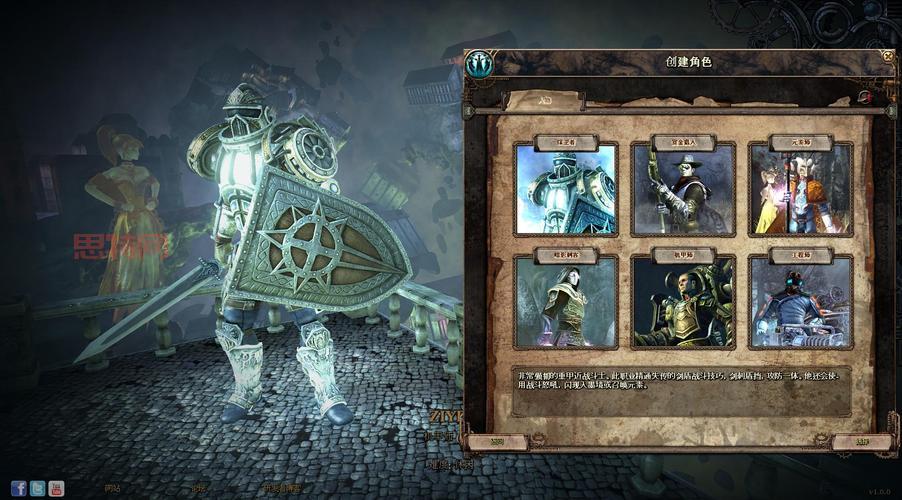
Task: Choose the bounty hunter (赏金猎人) class
Action: click(683, 188)
